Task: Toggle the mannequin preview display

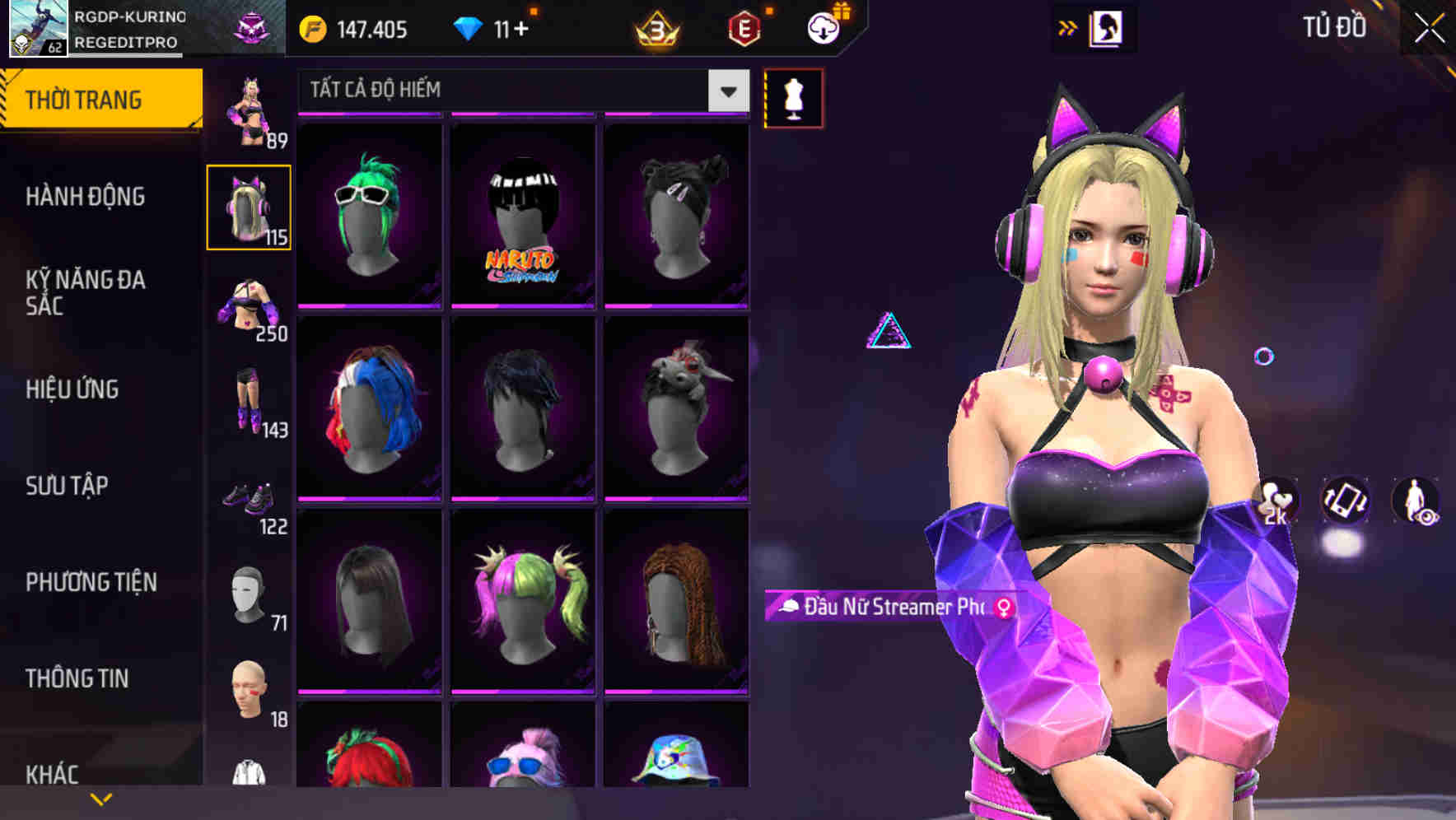Action: point(793,97)
